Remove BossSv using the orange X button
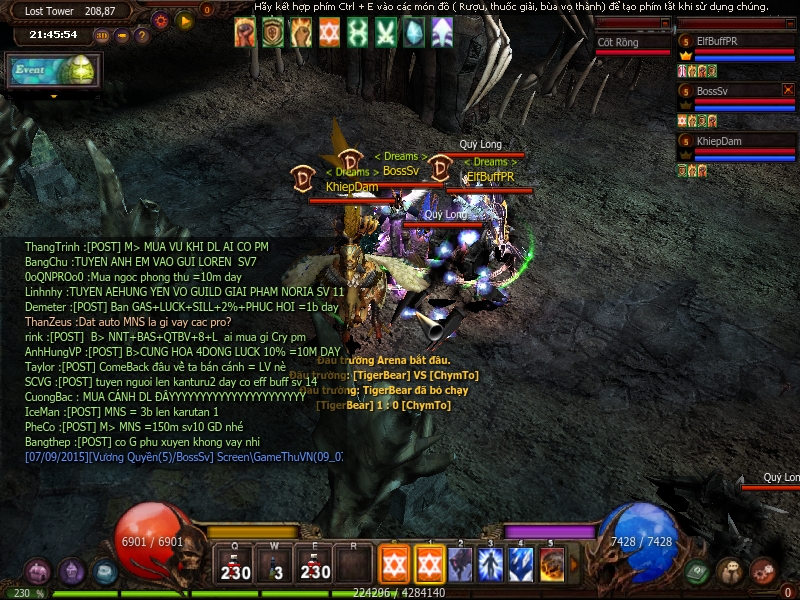The image size is (800, 600). (788, 90)
